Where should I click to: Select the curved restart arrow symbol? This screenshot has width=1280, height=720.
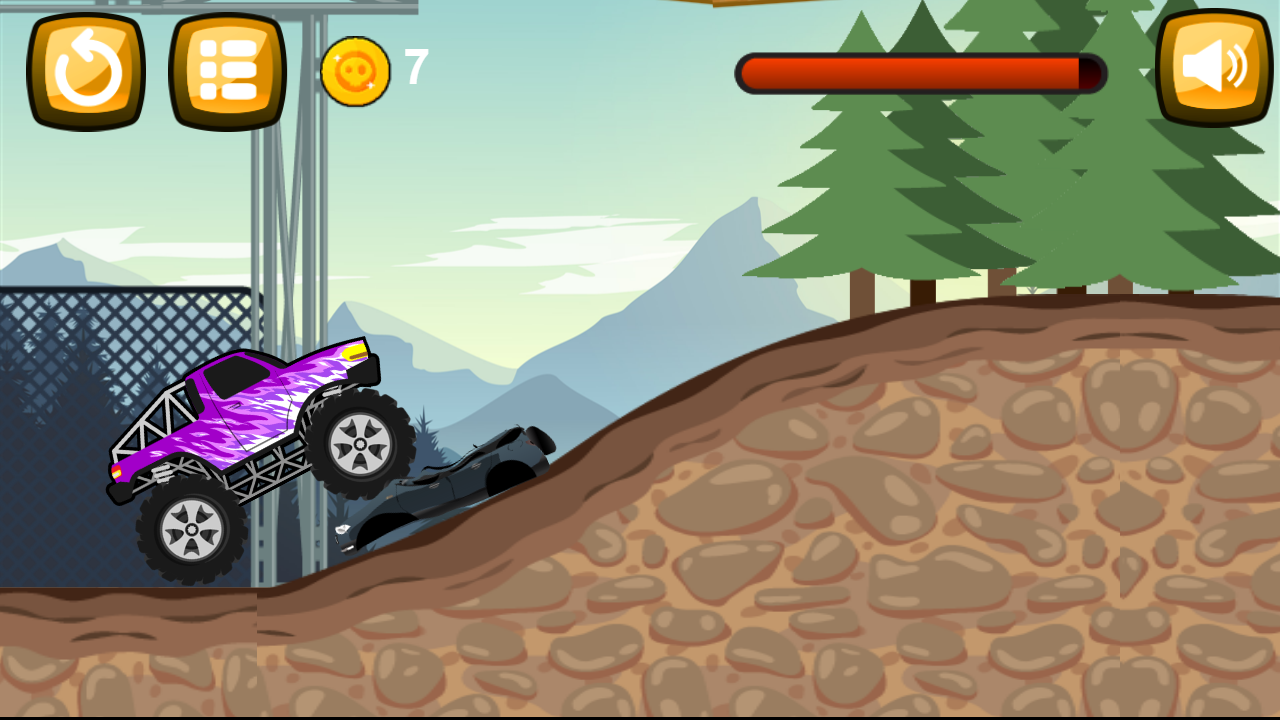(85, 68)
